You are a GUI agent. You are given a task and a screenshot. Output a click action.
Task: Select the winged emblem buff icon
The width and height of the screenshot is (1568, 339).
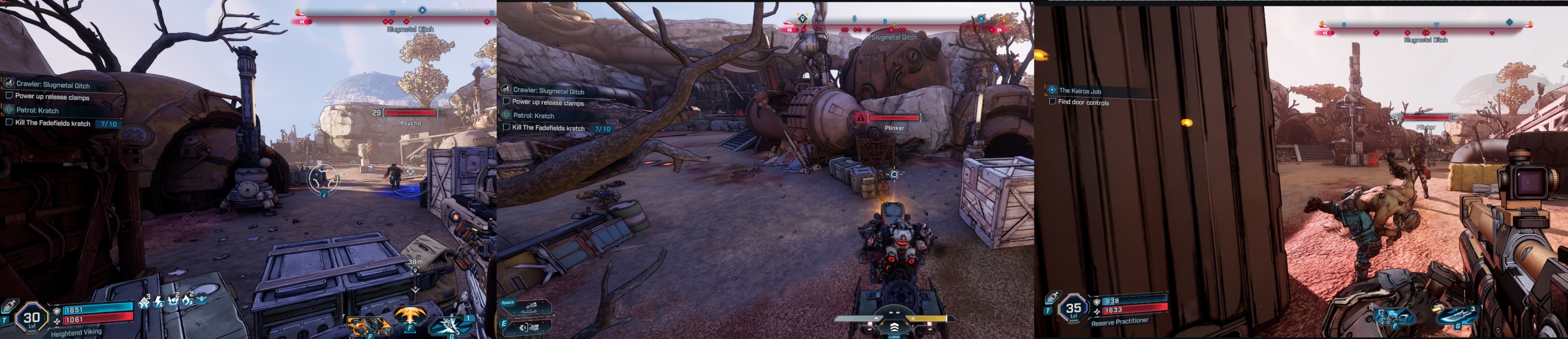(202, 298)
